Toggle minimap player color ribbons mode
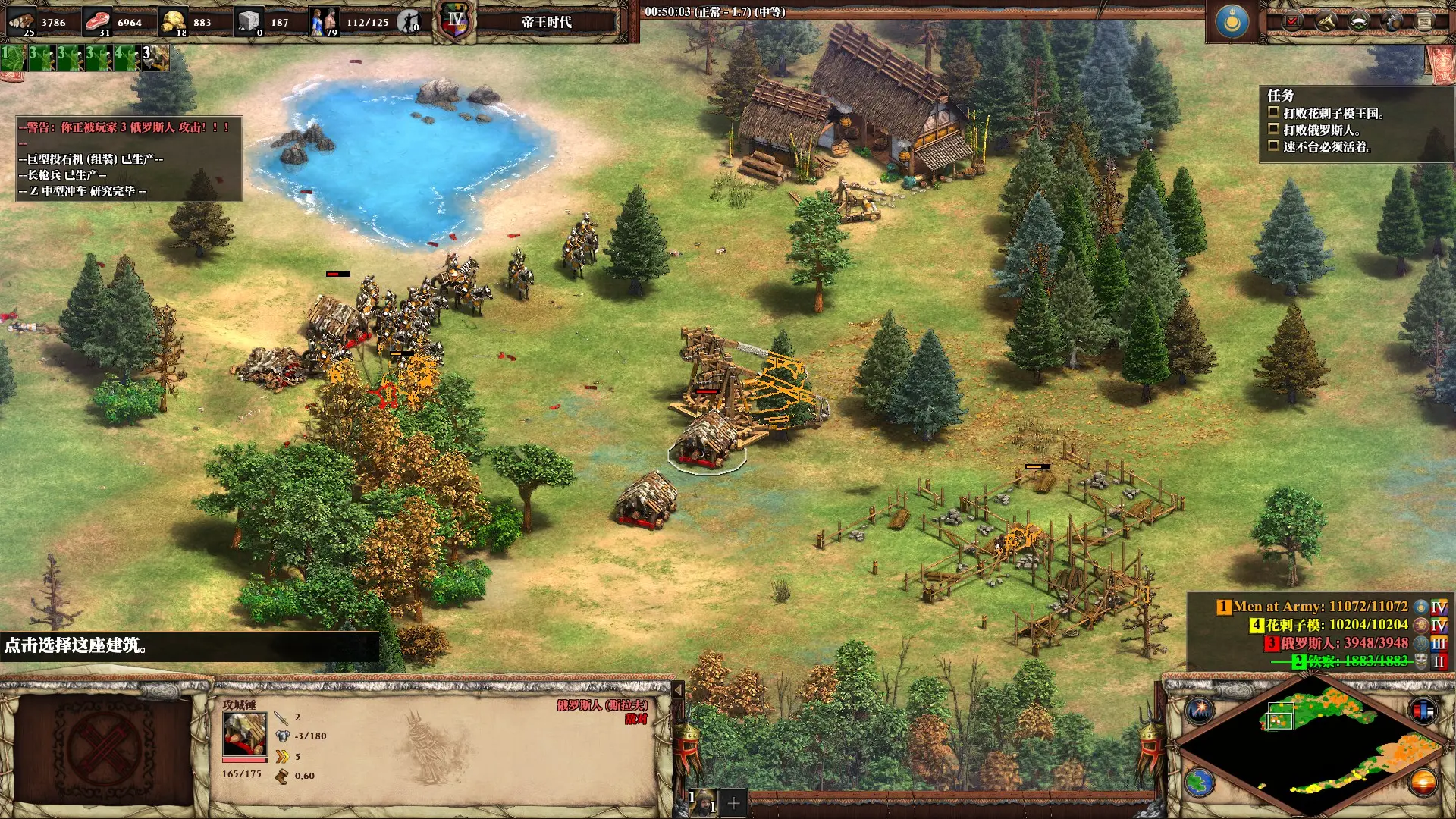Image resolution: width=1456 pixels, height=819 pixels. point(1423,711)
